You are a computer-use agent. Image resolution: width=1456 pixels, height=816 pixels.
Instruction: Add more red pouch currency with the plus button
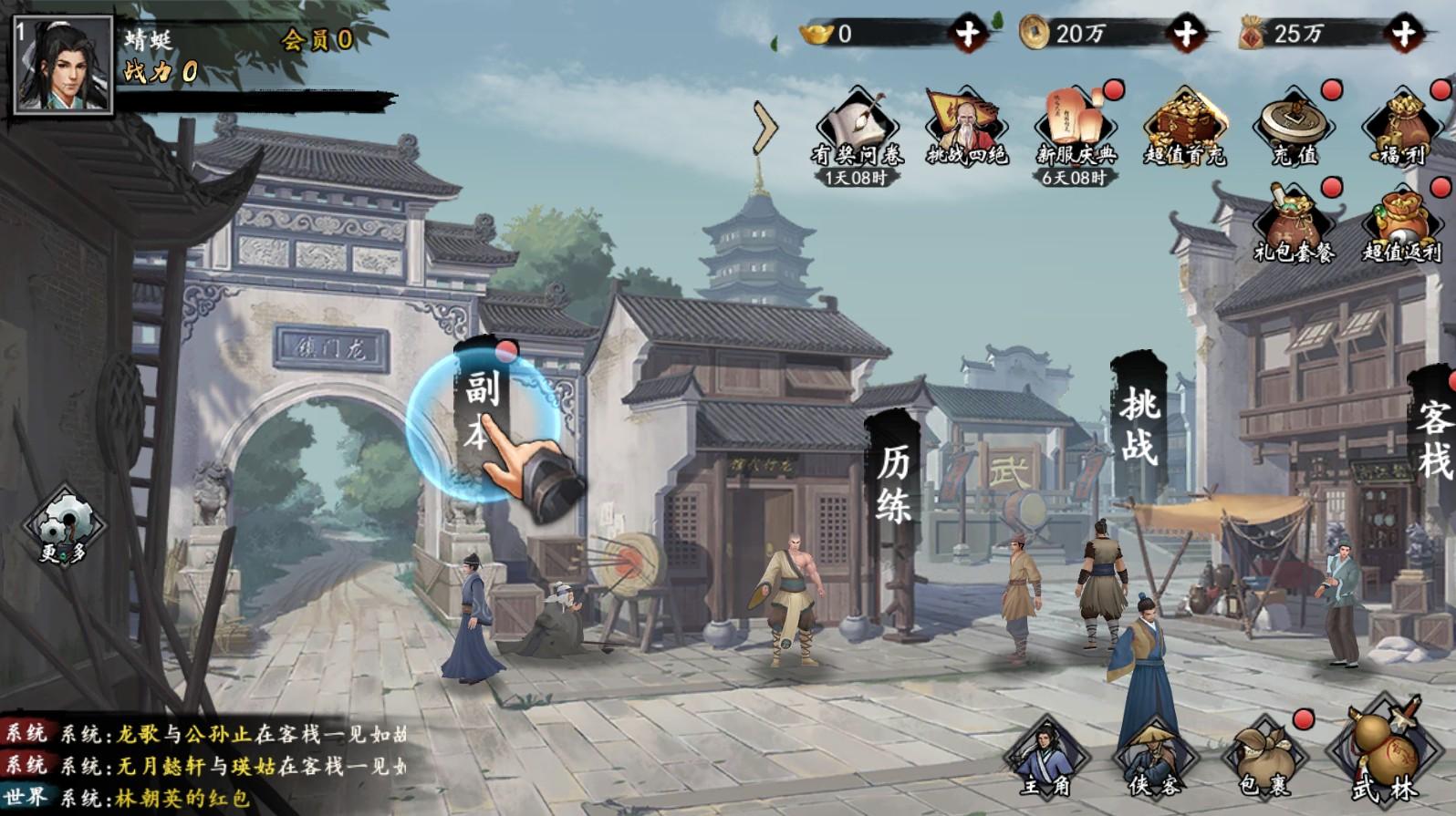coord(1404,35)
